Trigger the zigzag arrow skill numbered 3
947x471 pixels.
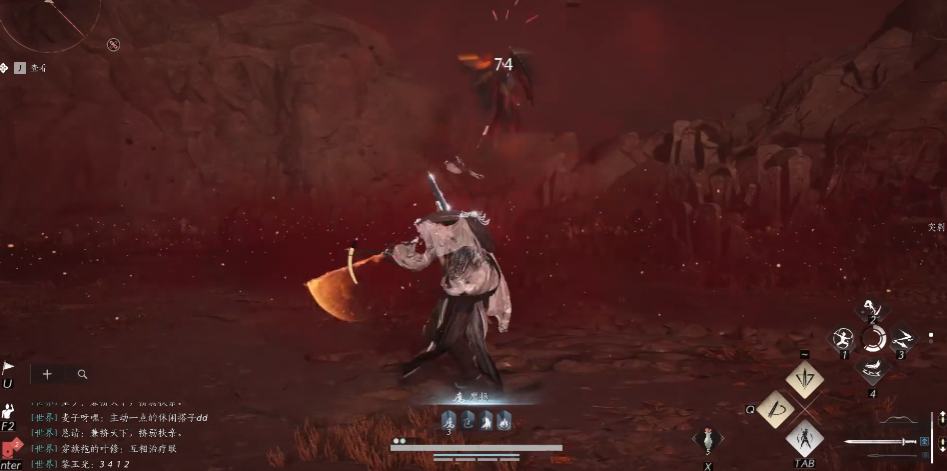tap(902, 339)
